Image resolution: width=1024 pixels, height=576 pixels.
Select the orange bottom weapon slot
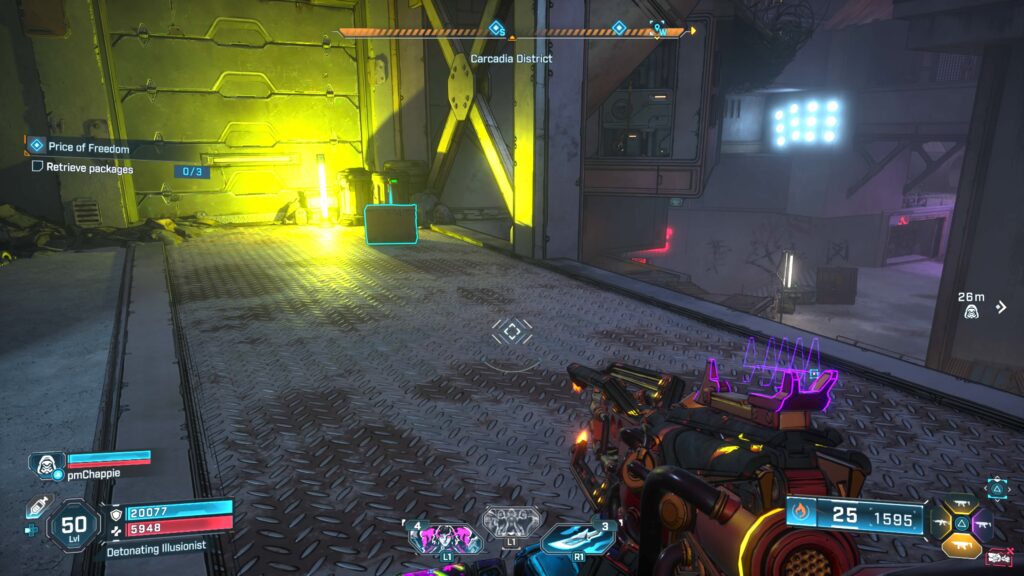click(x=962, y=544)
